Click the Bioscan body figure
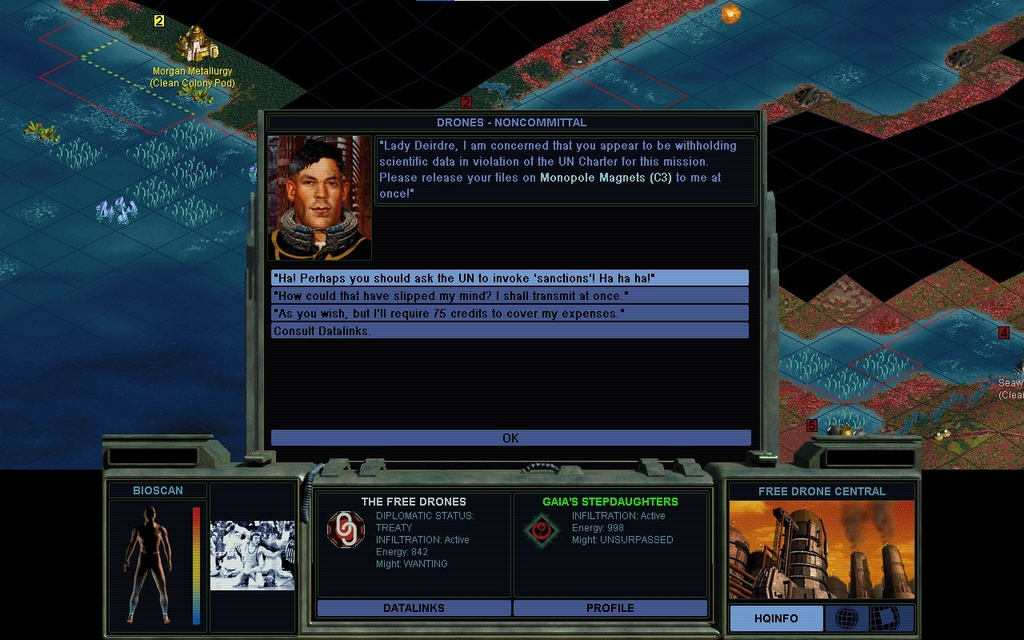Viewport: 1024px width, 640px height. click(x=148, y=560)
